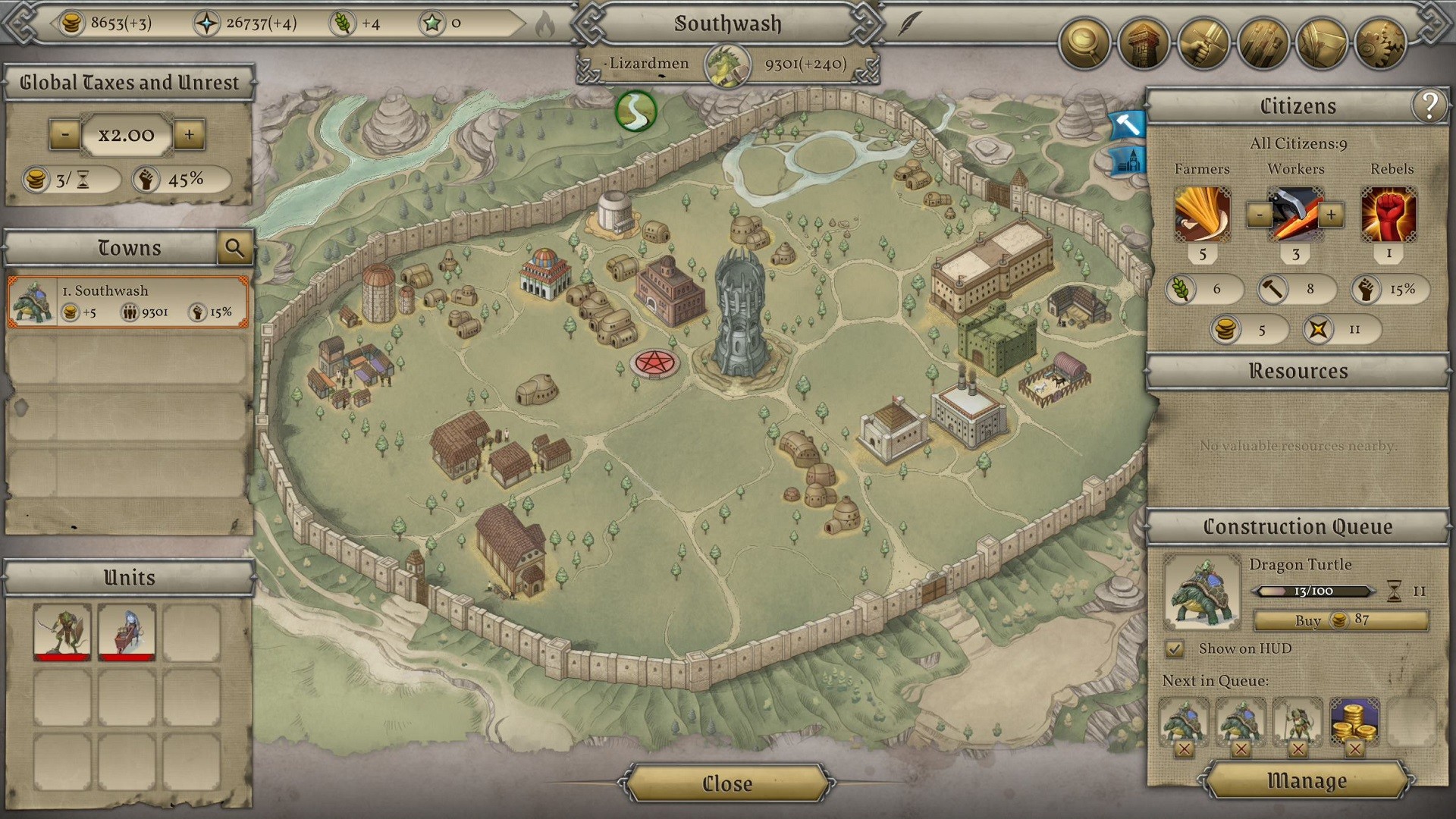
Task: Increase the global tax rate
Action: pyautogui.click(x=189, y=135)
